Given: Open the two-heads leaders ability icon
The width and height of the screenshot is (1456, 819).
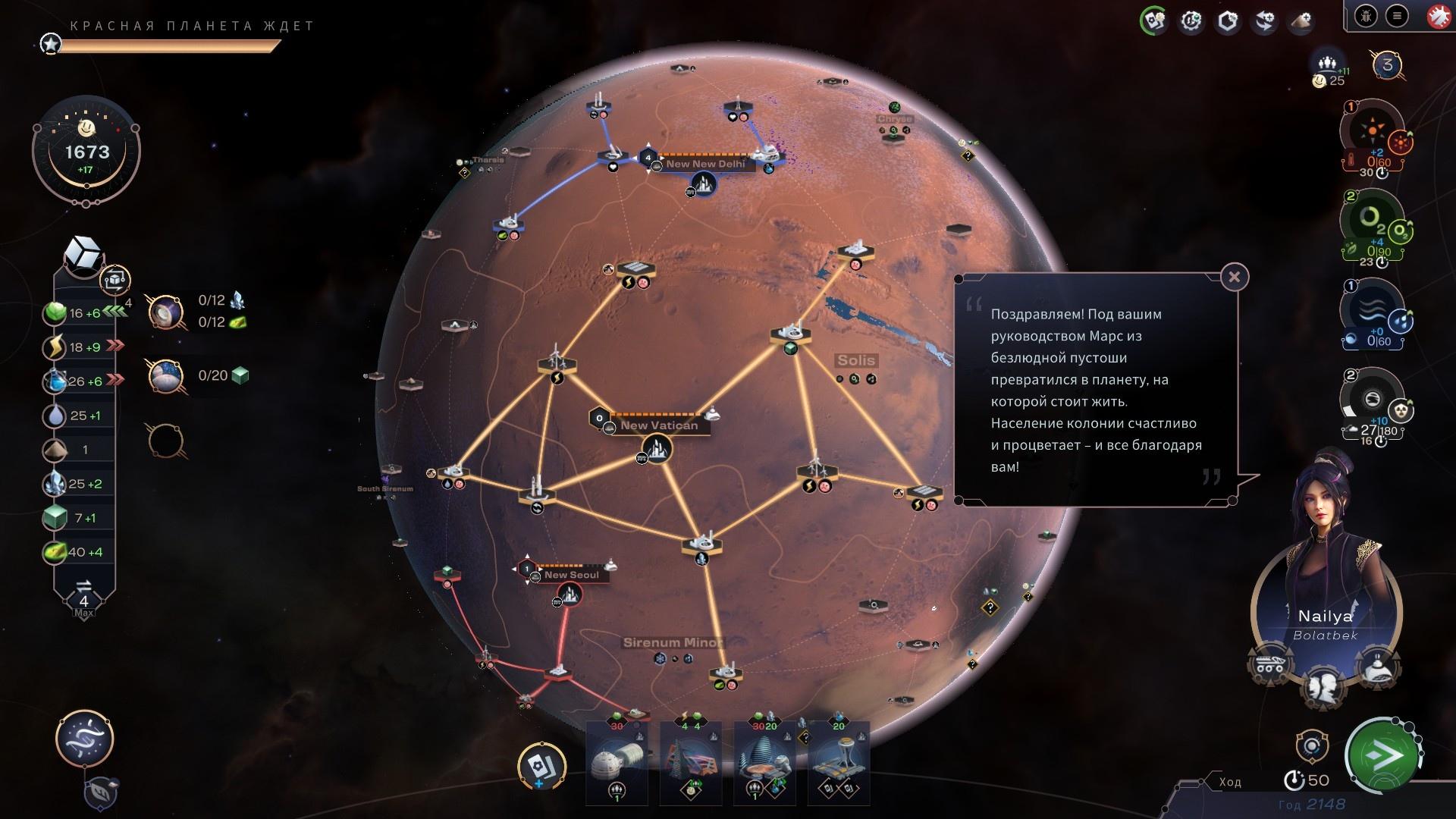Looking at the screenshot, I should point(1324,686).
